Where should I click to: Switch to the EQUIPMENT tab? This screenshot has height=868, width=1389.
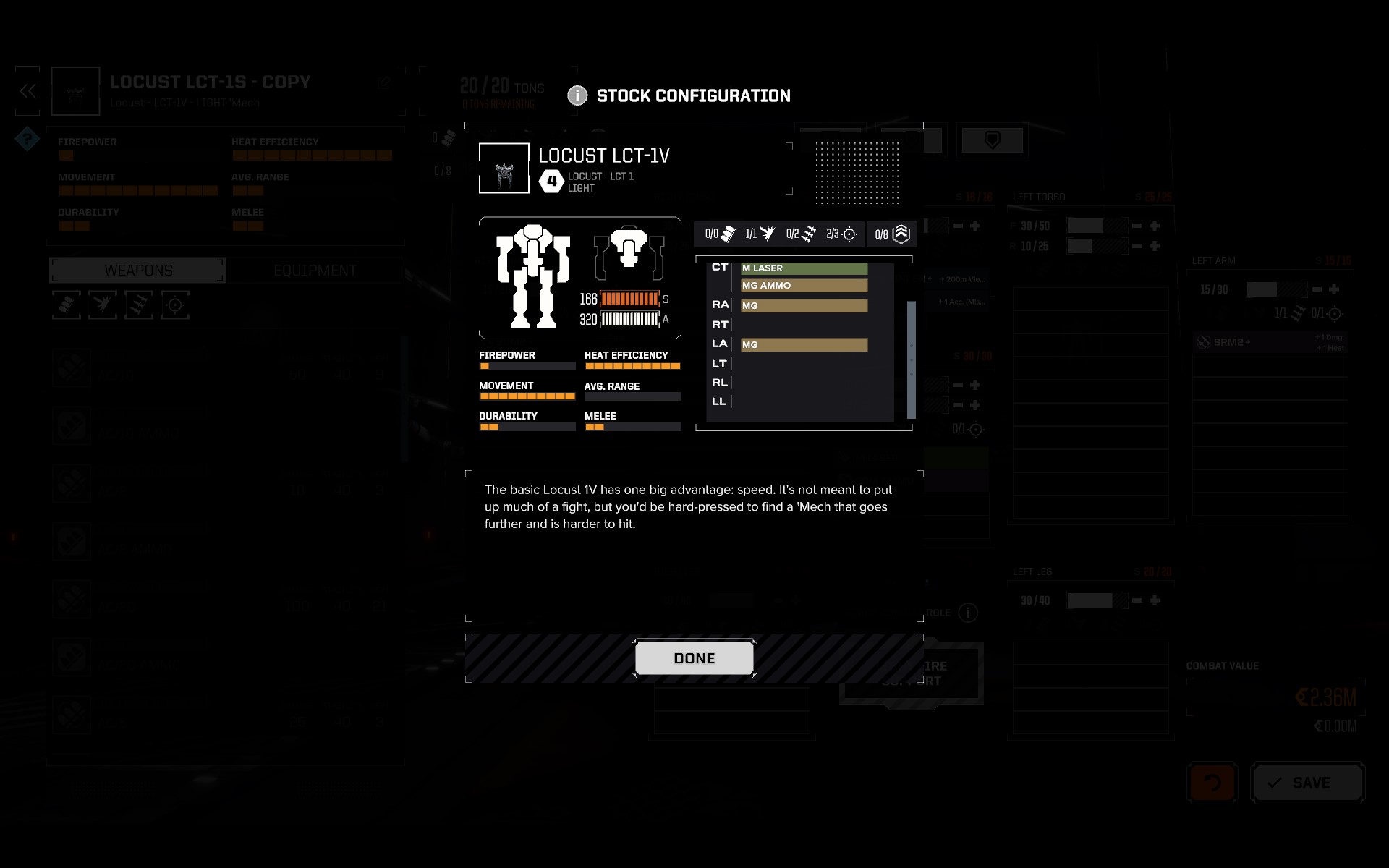tap(315, 270)
